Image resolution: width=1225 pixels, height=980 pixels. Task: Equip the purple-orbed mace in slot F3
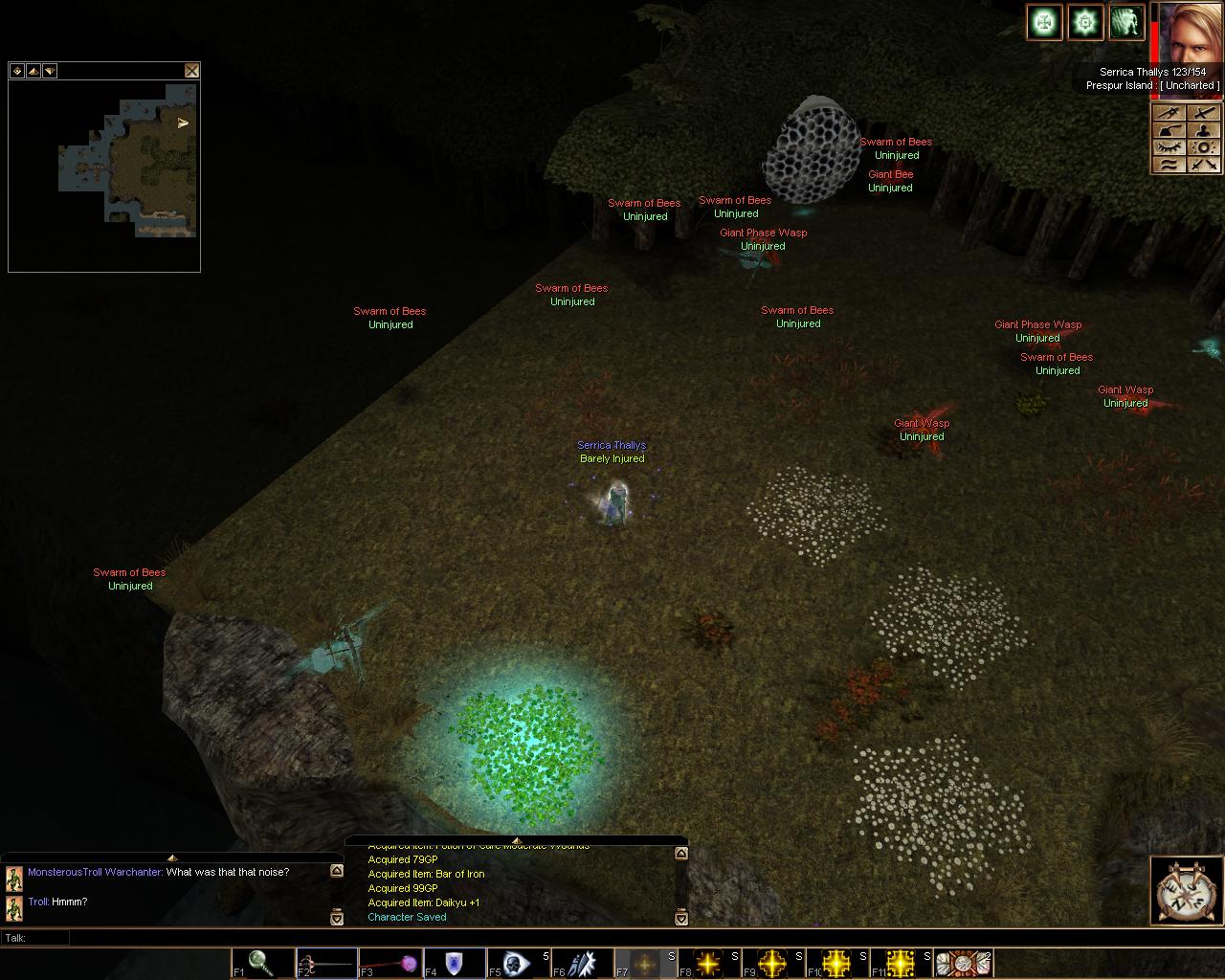pyautogui.click(x=390, y=963)
